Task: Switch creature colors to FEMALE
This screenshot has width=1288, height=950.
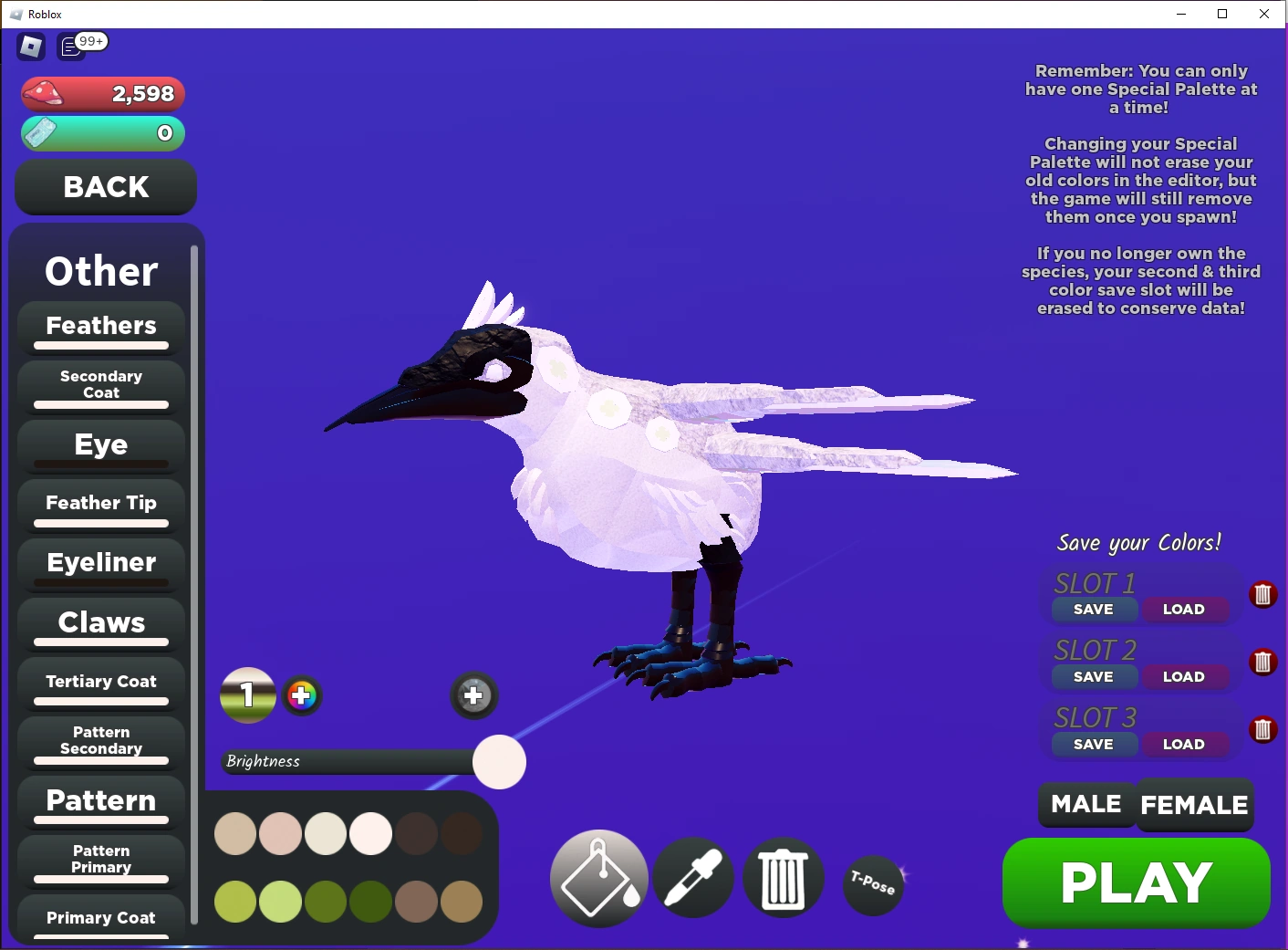Action: 1195,805
